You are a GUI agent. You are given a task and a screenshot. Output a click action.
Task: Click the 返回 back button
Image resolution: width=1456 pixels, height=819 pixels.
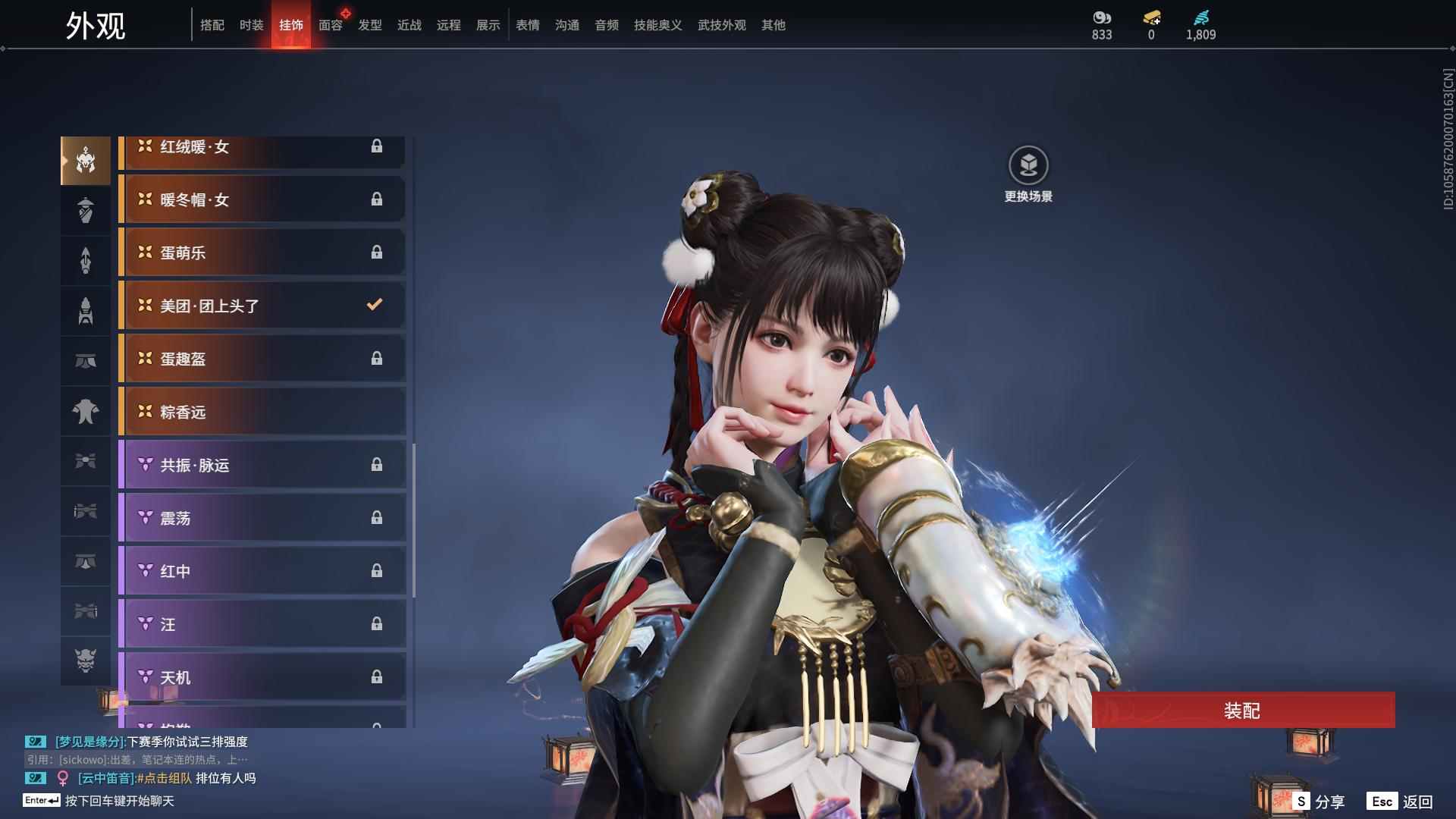pos(1401,802)
